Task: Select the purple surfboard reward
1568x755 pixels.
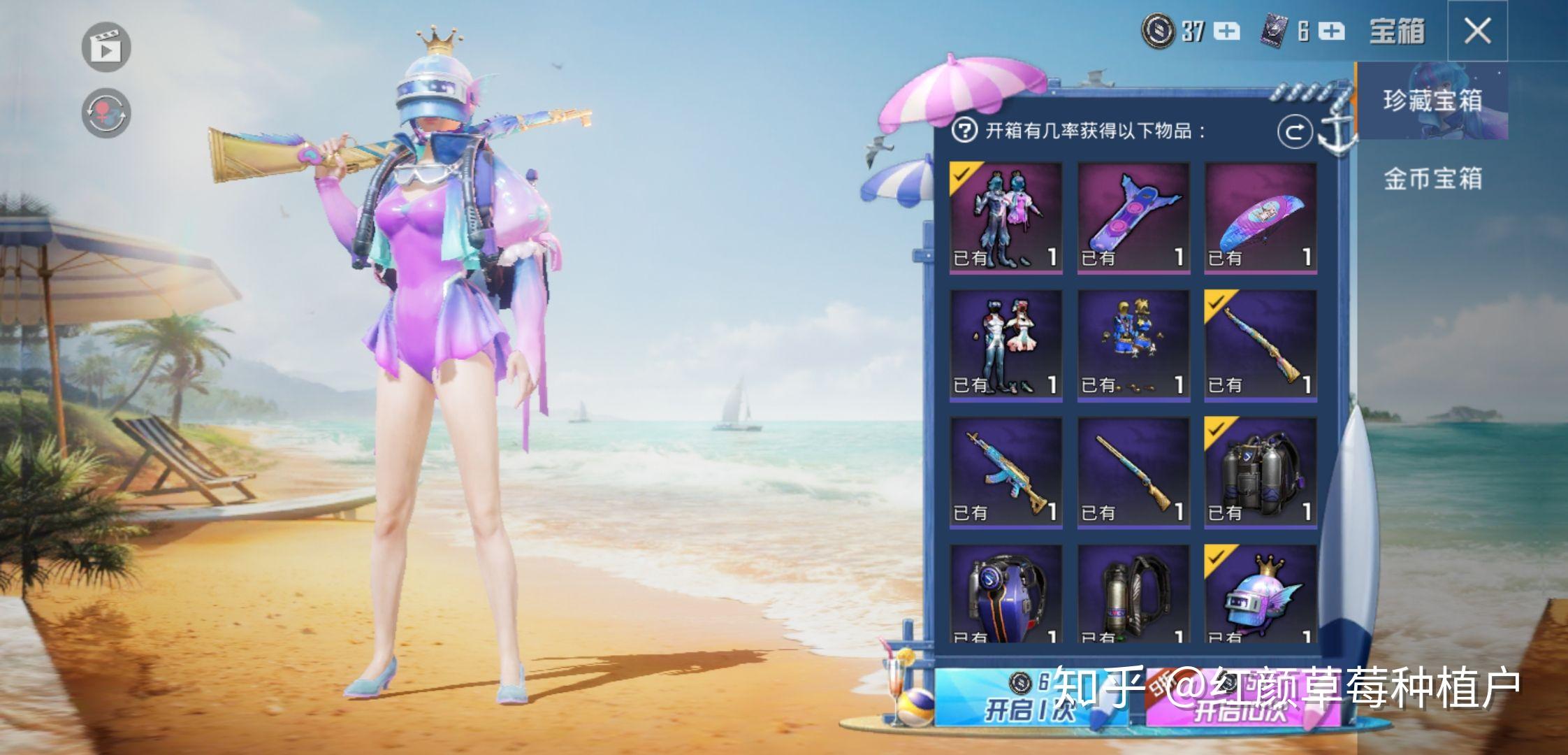Action: point(1133,217)
